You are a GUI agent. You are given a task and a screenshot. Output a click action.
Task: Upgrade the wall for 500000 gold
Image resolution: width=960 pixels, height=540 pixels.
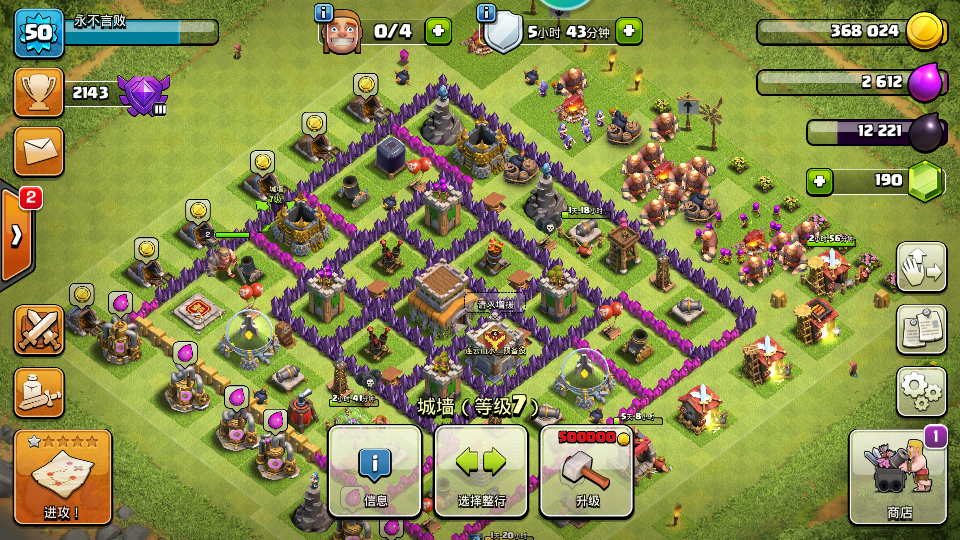pyautogui.click(x=586, y=471)
